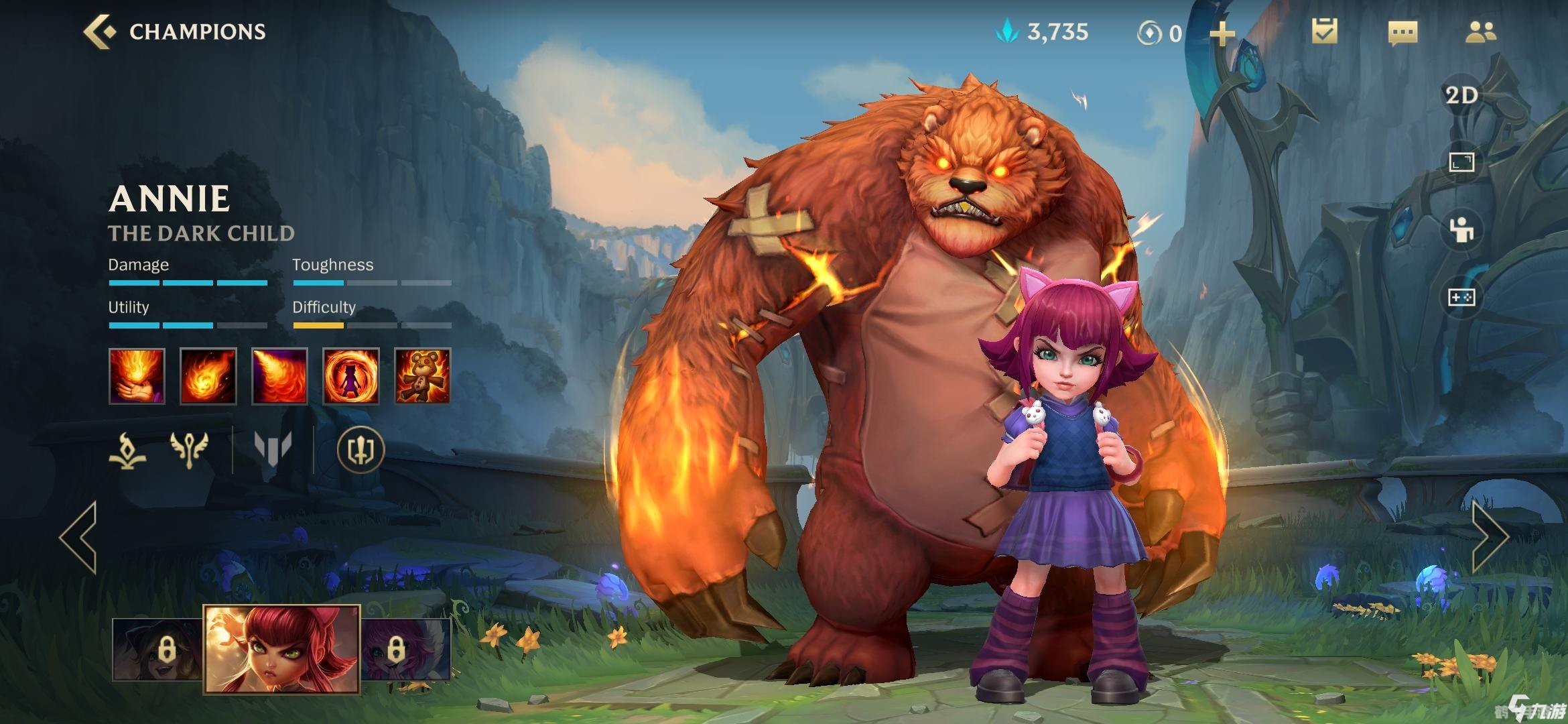Show the previous champion with the left arrow

79,536
